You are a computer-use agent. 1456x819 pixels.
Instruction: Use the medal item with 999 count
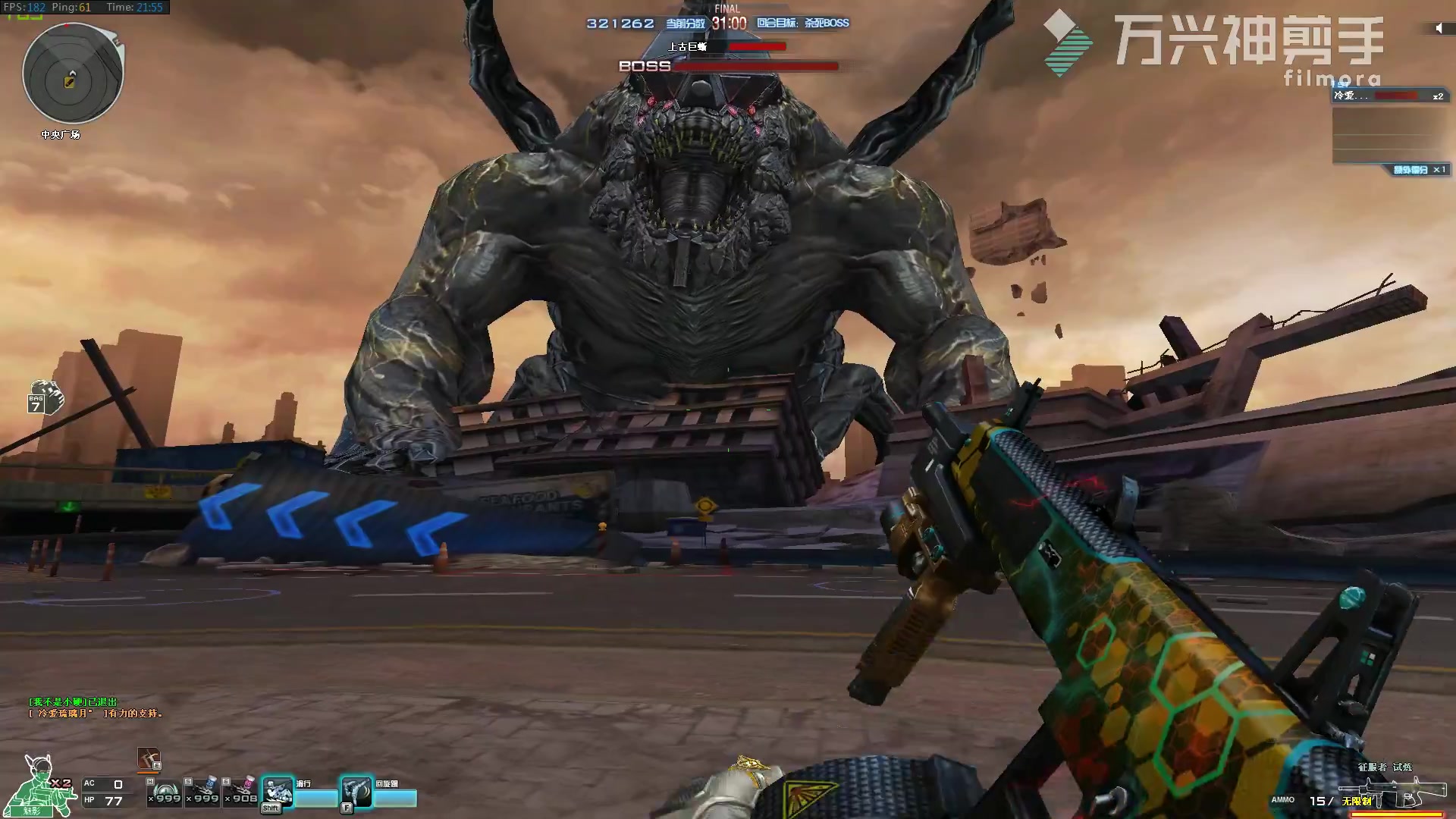pos(165,791)
